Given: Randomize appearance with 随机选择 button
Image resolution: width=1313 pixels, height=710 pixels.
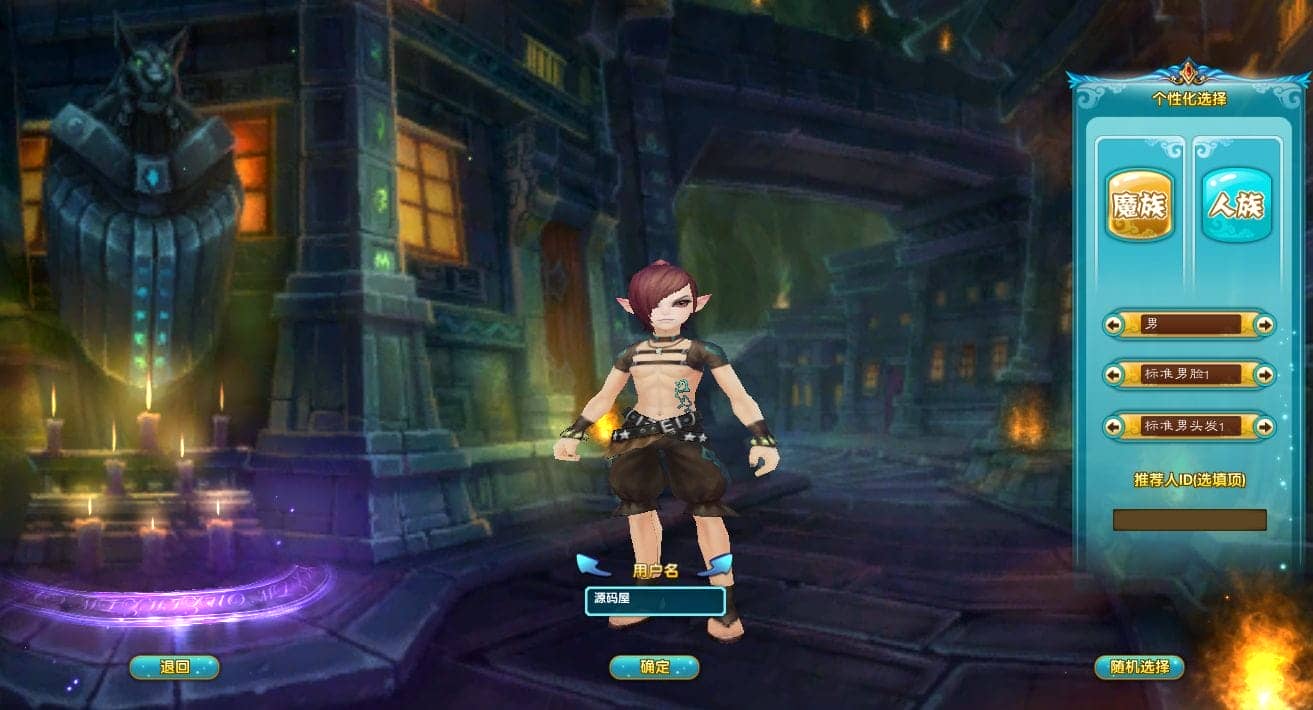Looking at the screenshot, I should point(1139,667).
